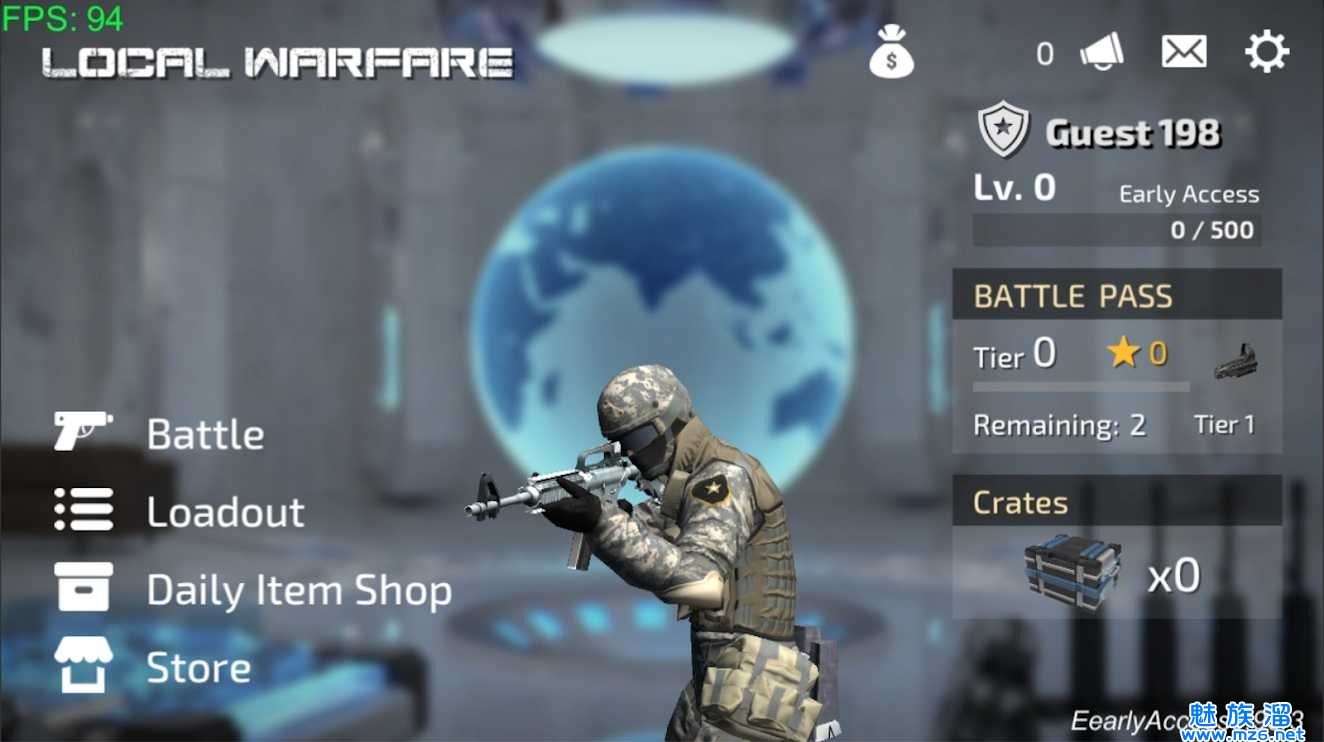The height and width of the screenshot is (742, 1324).
Task: Select the Guest 198 player profile
Action: click(1131, 133)
